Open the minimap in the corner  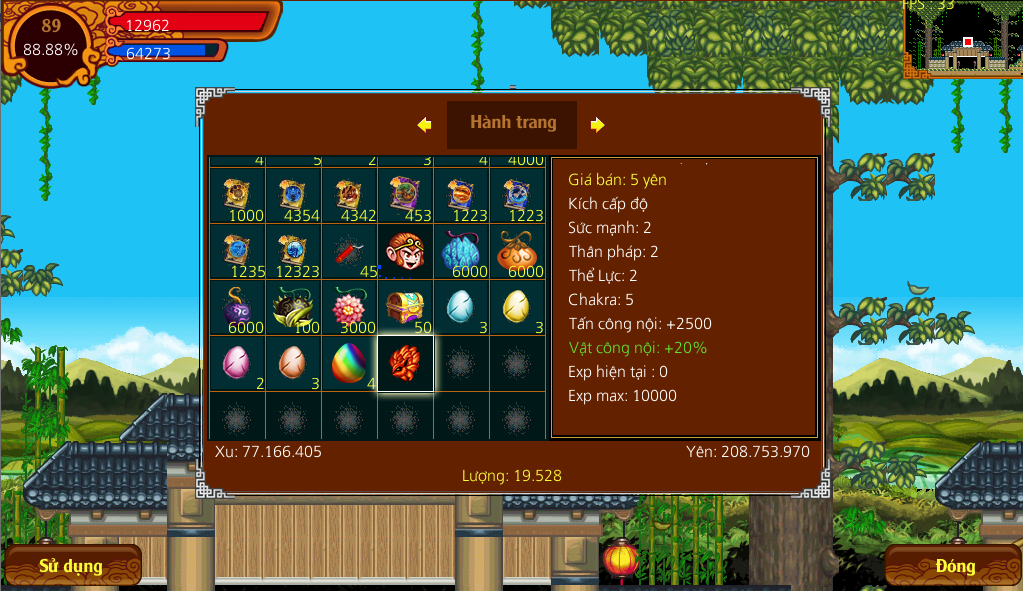point(961,40)
